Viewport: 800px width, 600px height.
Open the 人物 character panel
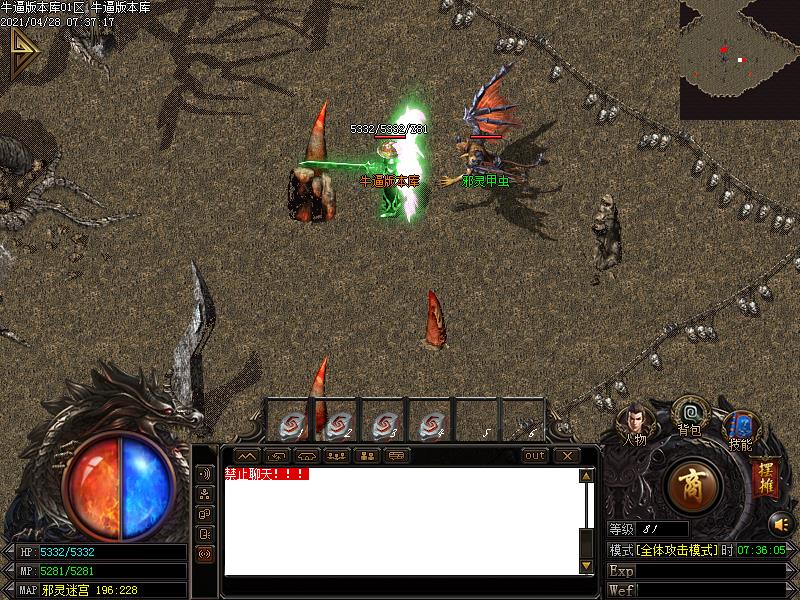point(635,422)
